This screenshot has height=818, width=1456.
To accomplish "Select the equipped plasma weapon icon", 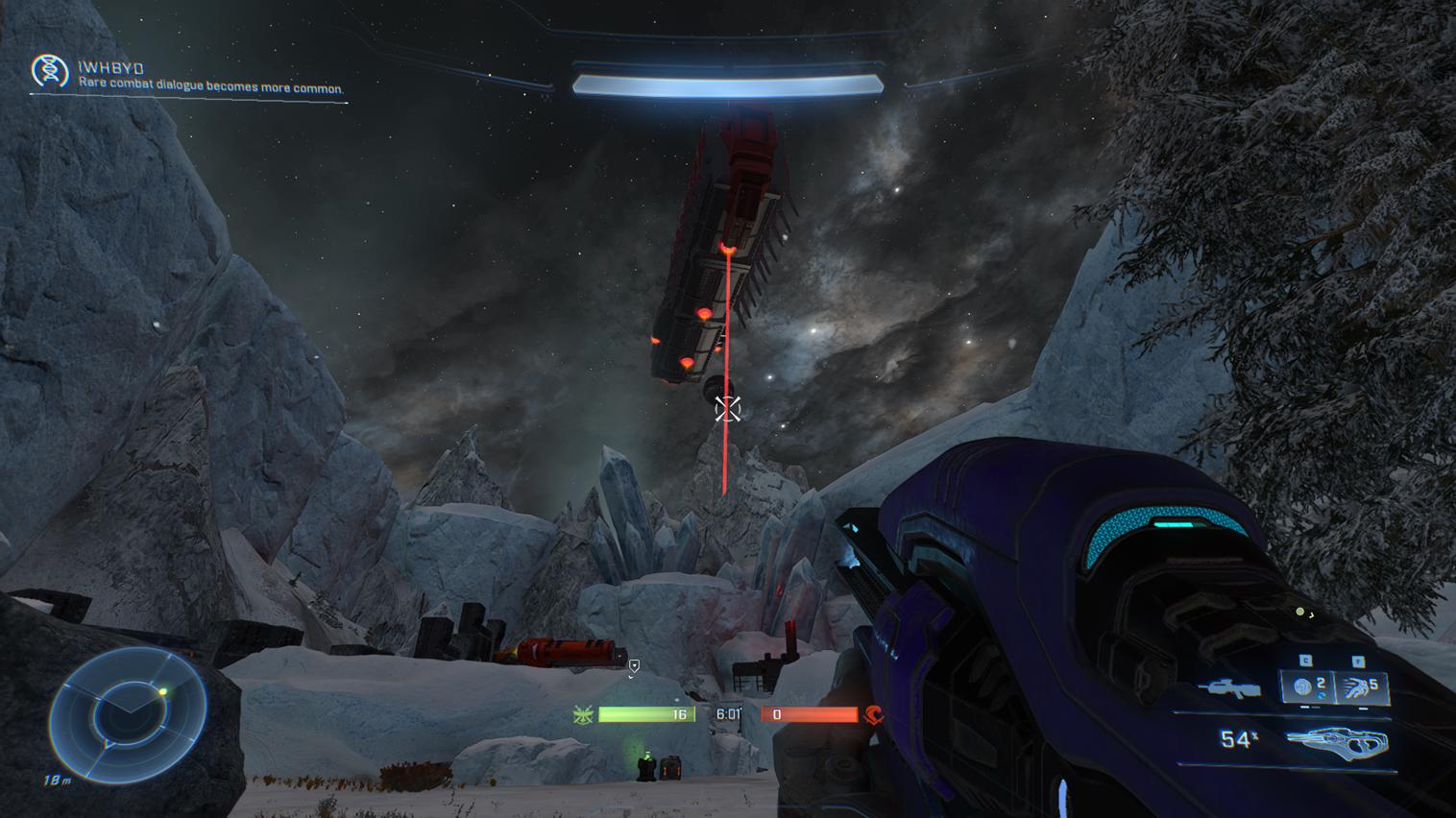I will click(1337, 741).
